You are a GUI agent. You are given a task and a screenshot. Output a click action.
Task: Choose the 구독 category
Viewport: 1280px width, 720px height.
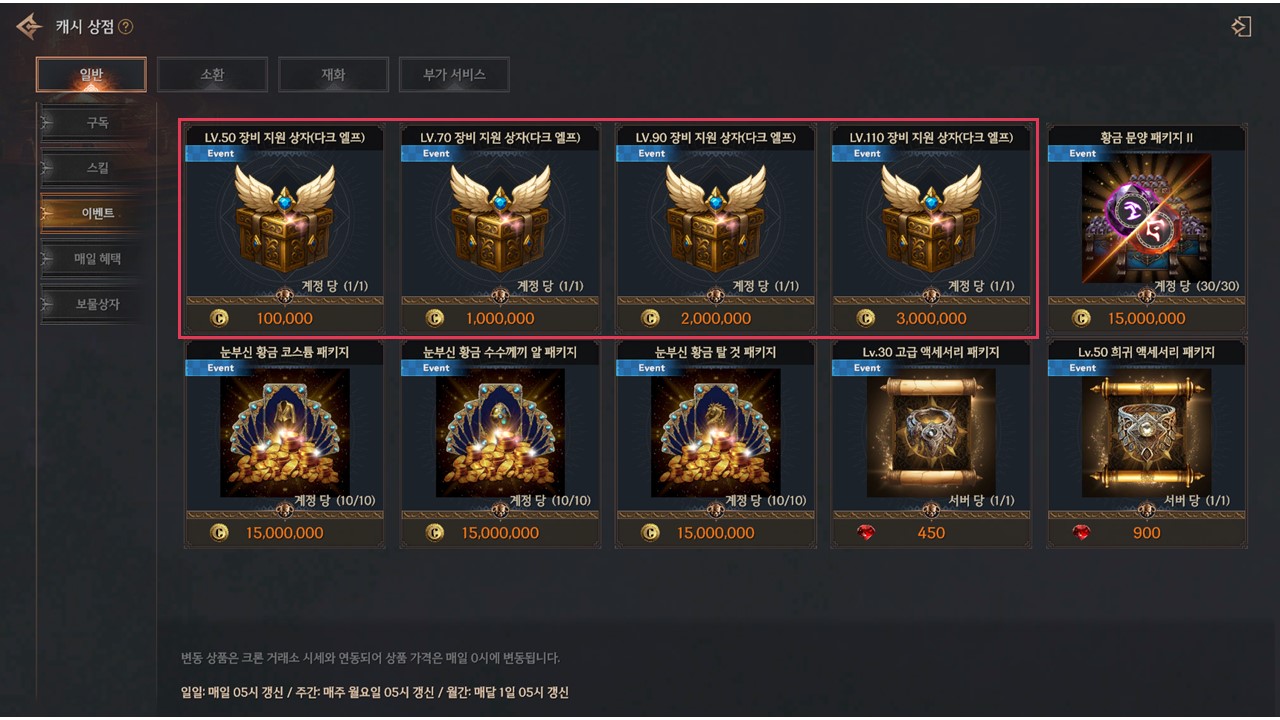(x=97, y=123)
